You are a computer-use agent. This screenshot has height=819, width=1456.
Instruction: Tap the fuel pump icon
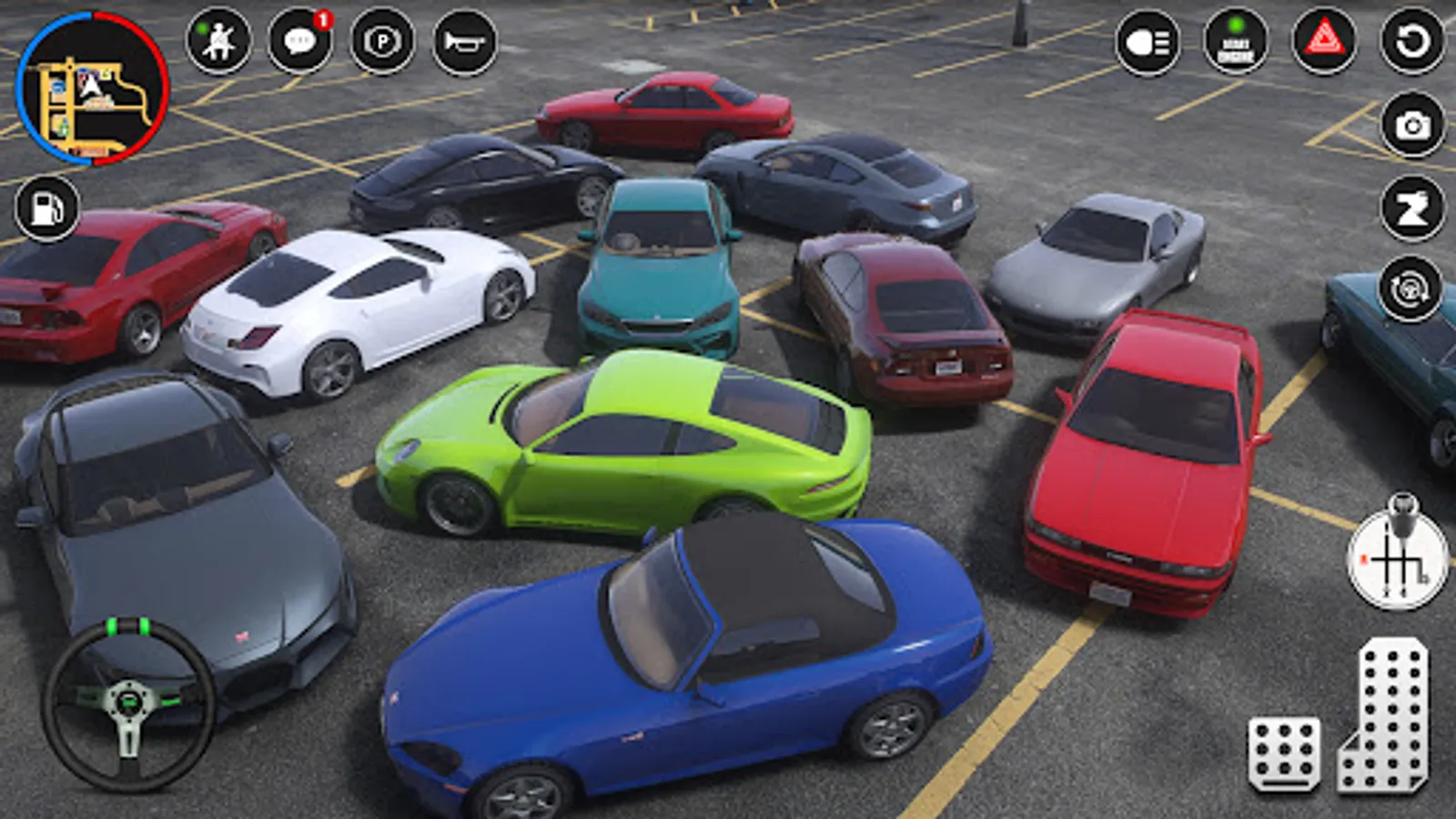(x=47, y=208)
